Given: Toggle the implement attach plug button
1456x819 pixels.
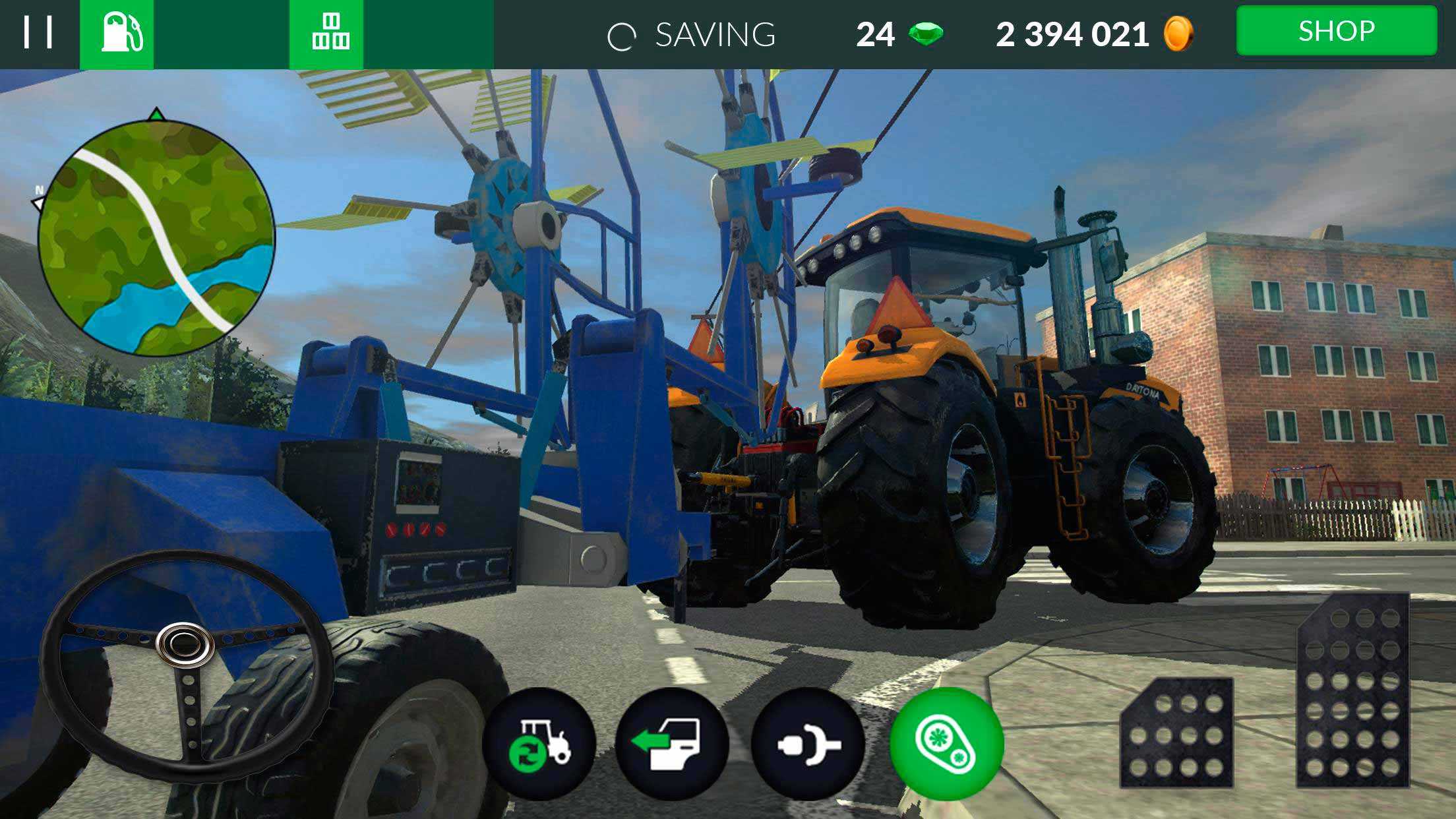Looking at the screenshot, I should point(808,744).
